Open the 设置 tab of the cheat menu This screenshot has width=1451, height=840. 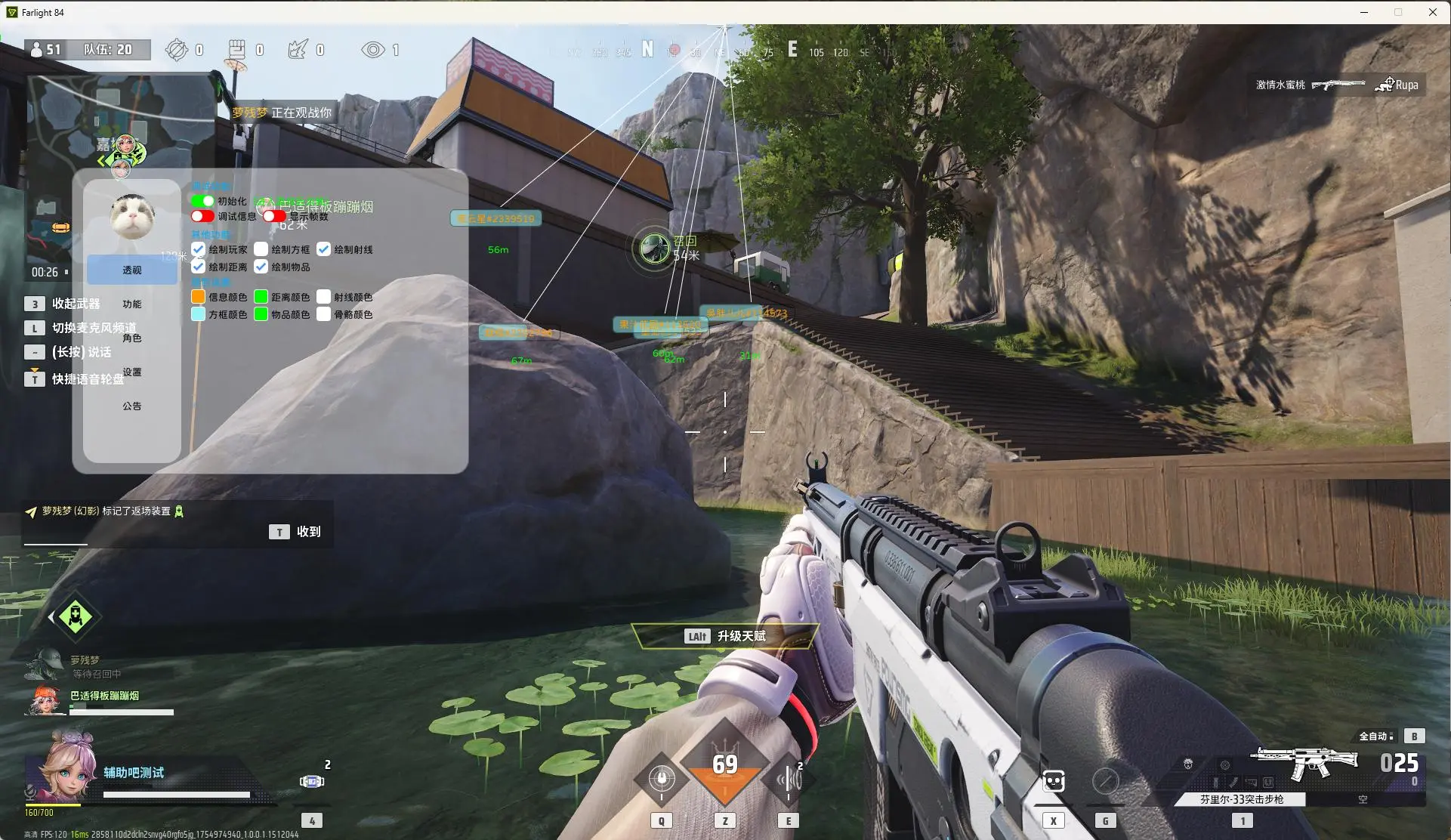[132, 372]
